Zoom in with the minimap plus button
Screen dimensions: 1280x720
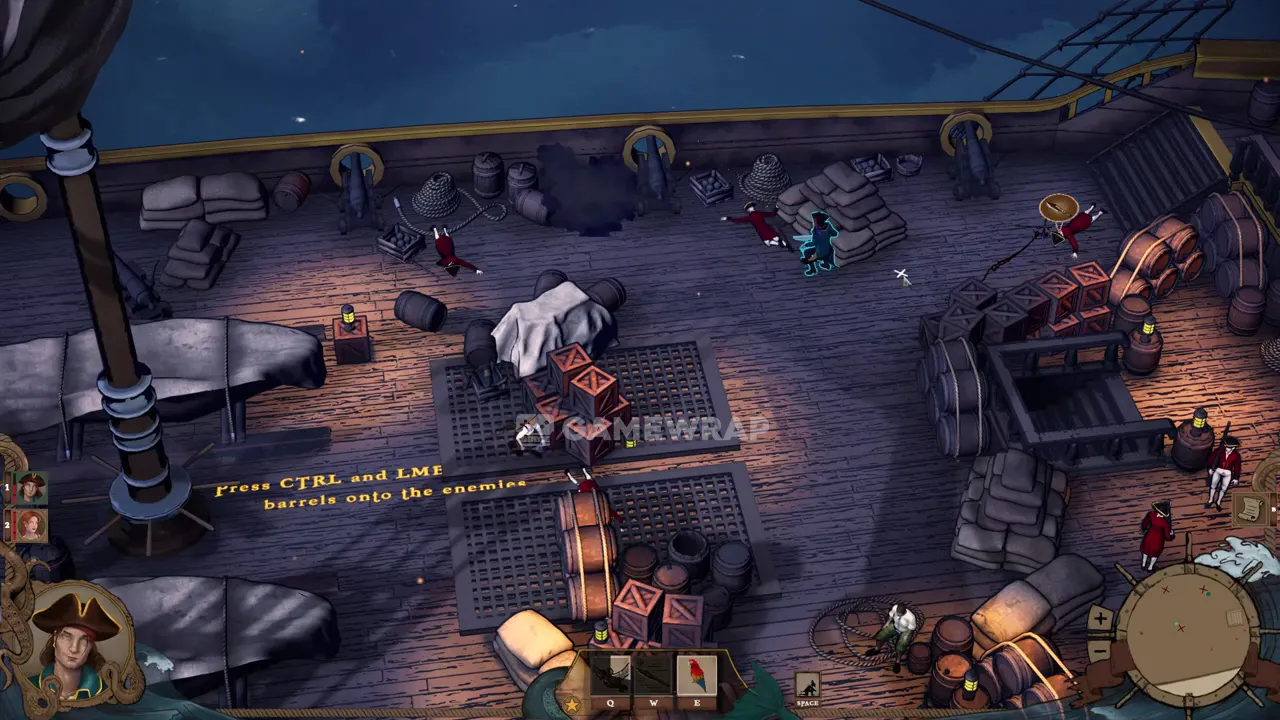pos(1100,618)
